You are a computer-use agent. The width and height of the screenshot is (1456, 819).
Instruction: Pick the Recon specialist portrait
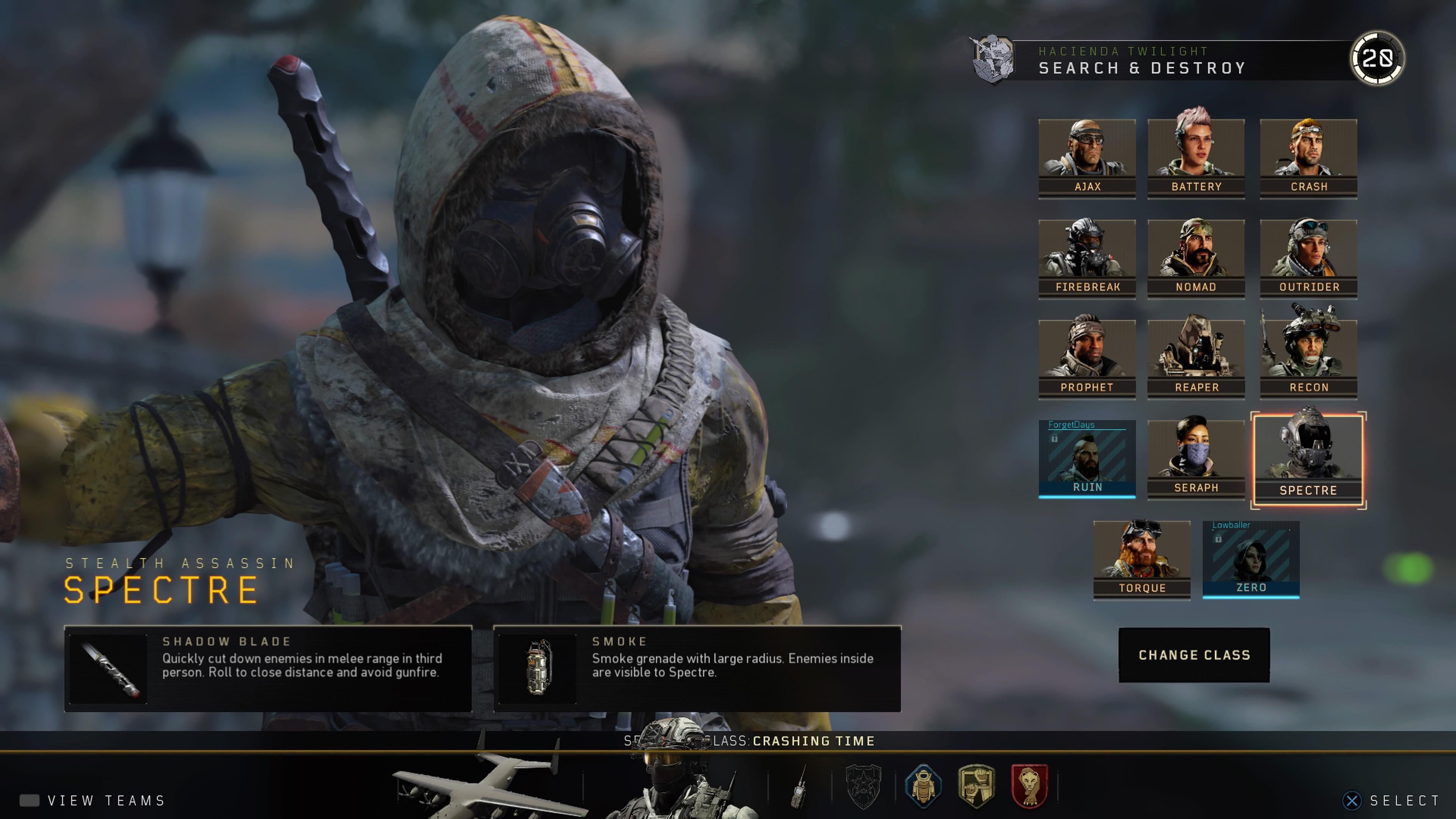click(1308, 359)
